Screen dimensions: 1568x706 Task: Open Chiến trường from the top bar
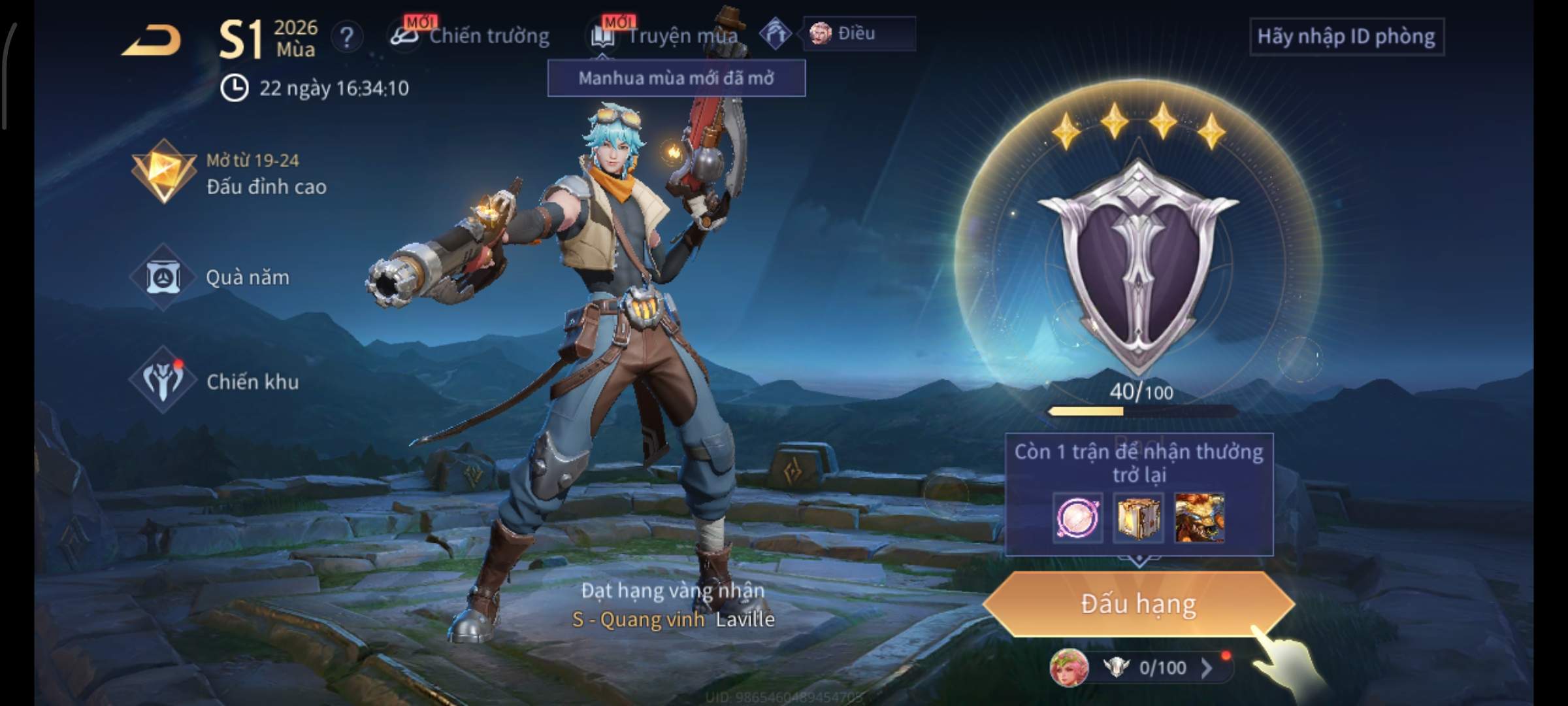pyautogui.click(x=472, y=36)
